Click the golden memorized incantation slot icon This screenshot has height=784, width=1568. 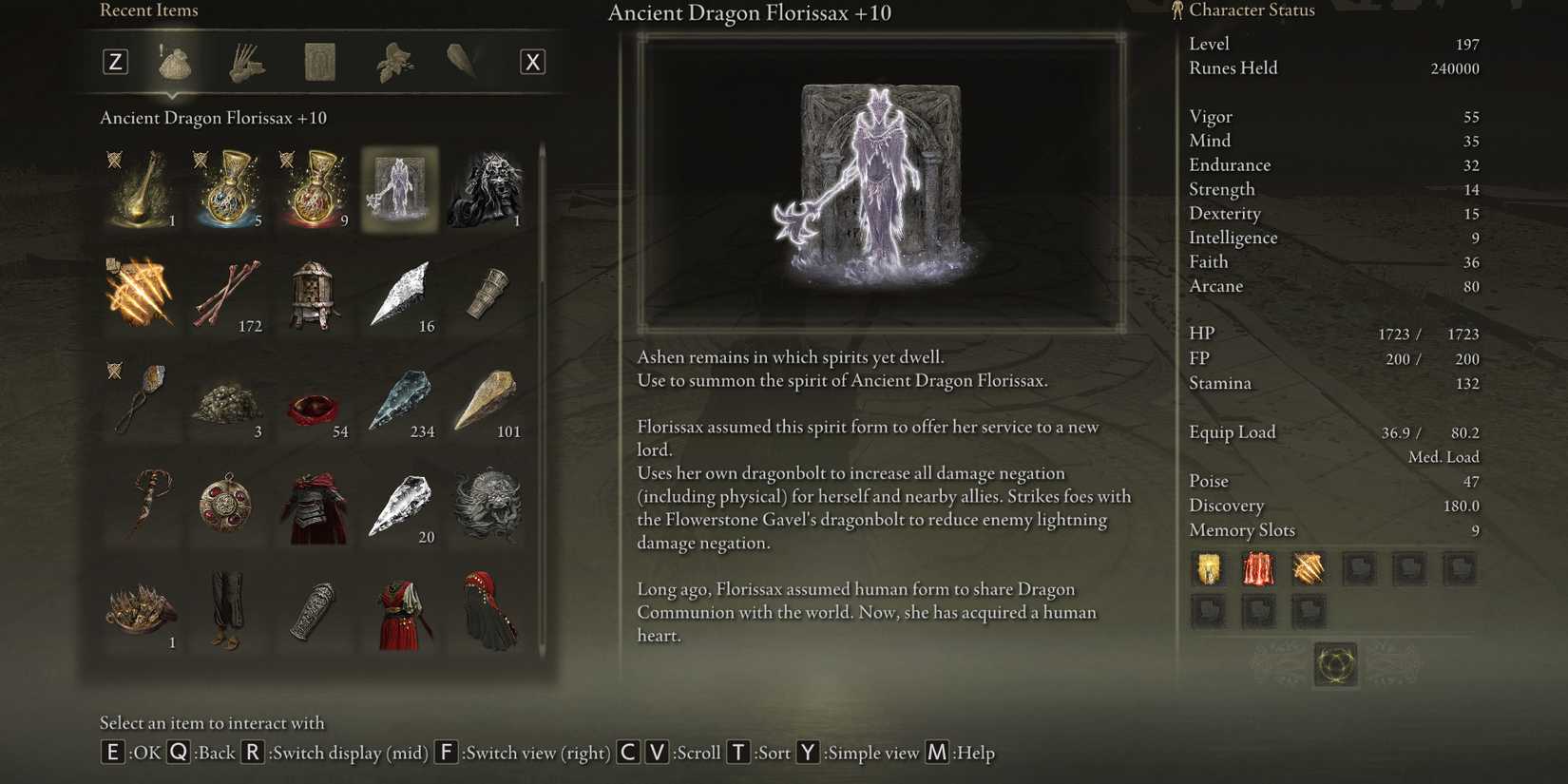click(x=1208, y=568)
